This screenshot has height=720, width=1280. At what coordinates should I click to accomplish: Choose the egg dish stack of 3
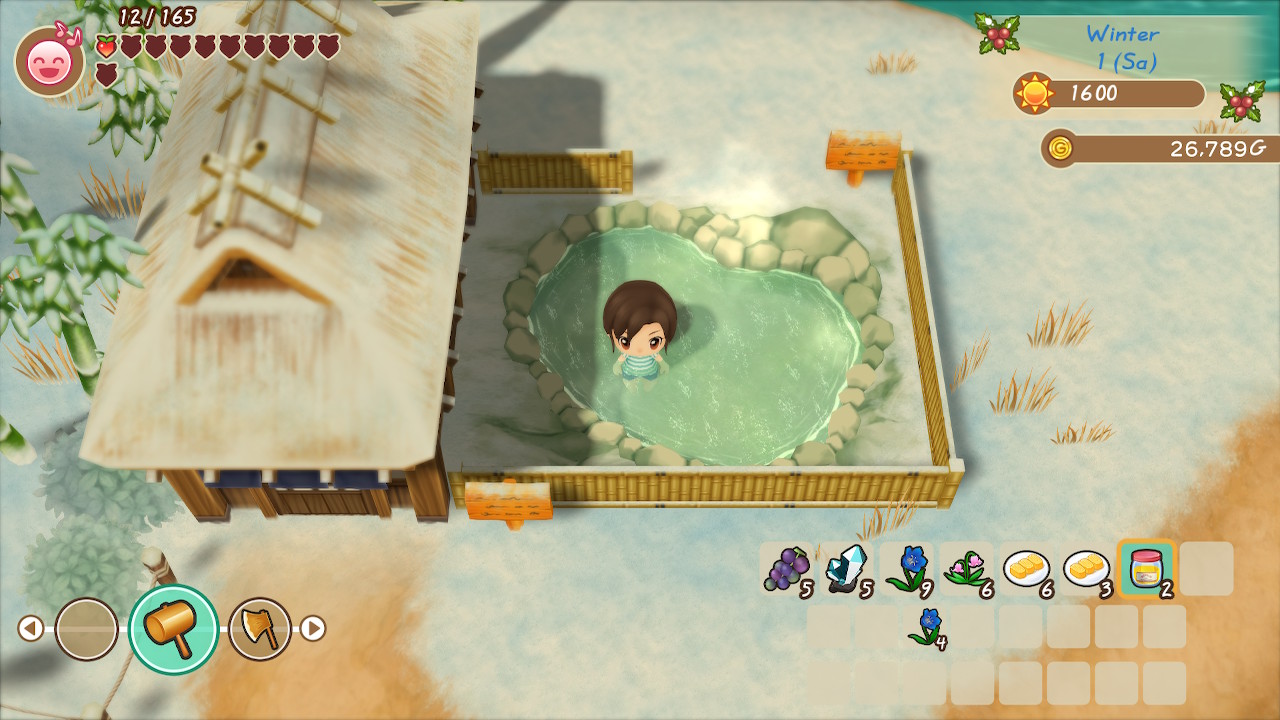1087,570
